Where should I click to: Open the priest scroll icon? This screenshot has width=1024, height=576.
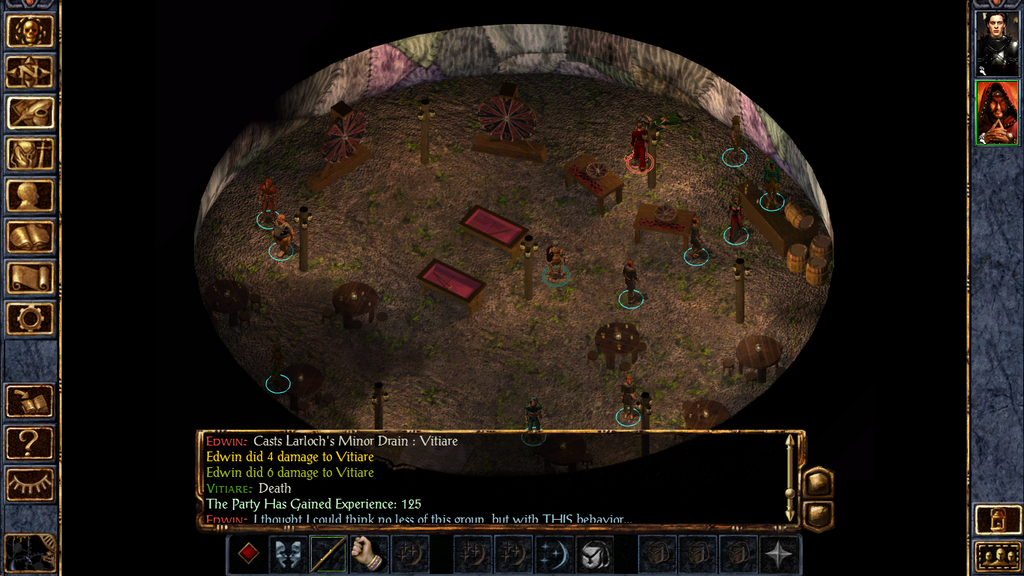coord(30,278)
